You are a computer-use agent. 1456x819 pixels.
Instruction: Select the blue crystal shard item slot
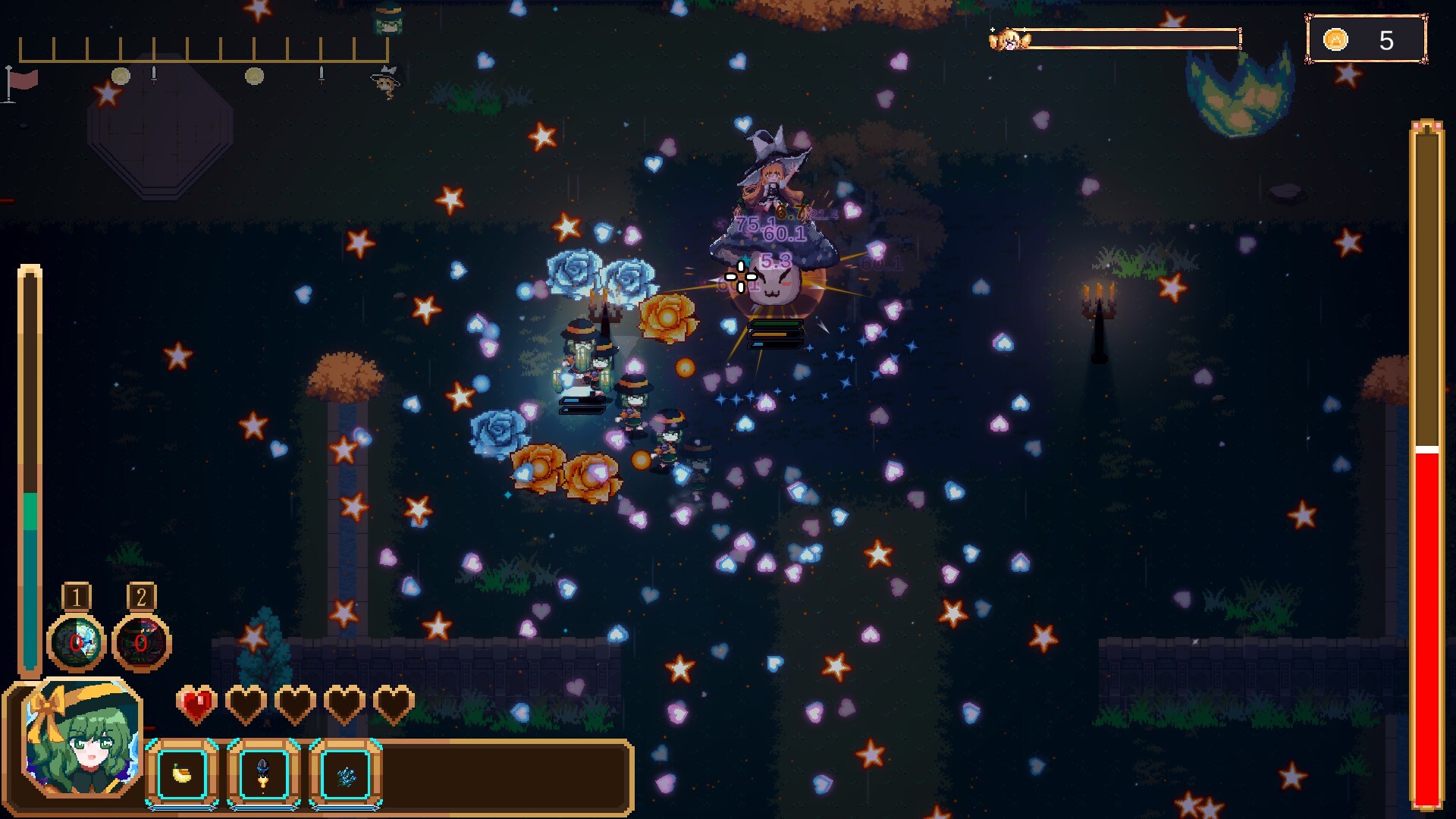click(x=346, y=773)
